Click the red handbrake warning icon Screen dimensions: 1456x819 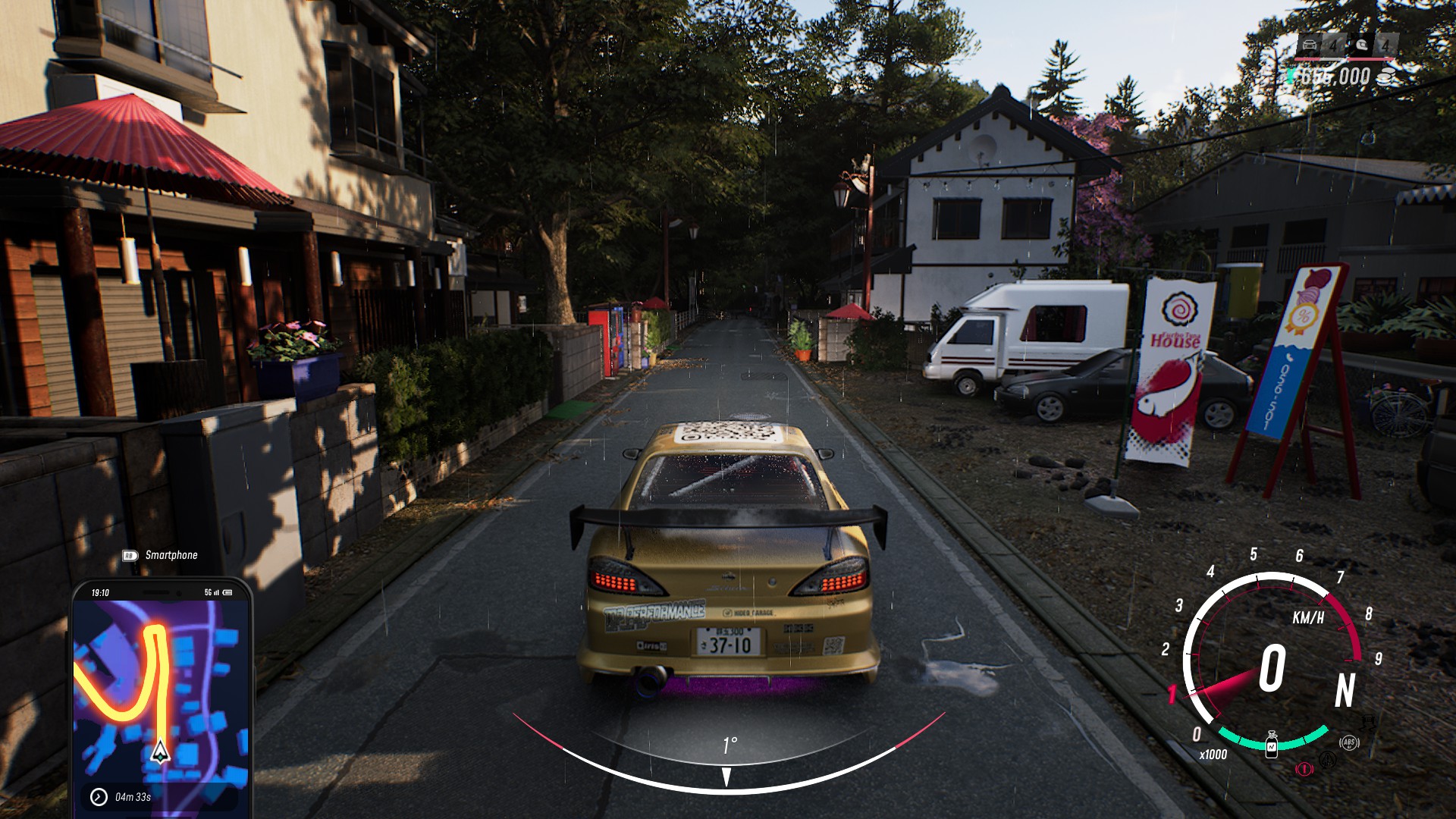(x=1304, y=768)
